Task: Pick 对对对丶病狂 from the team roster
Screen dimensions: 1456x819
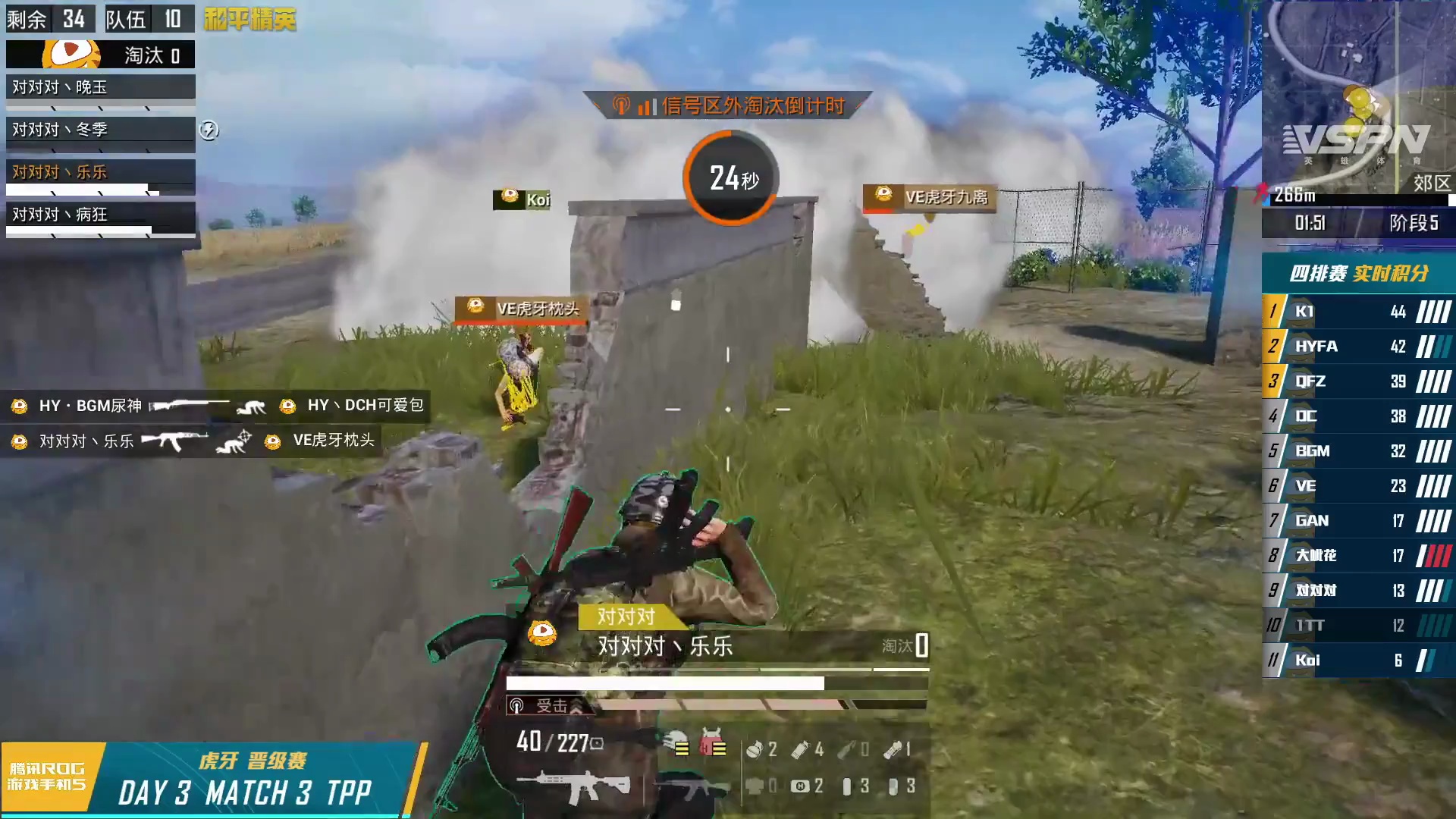Action: click(100, 215)
